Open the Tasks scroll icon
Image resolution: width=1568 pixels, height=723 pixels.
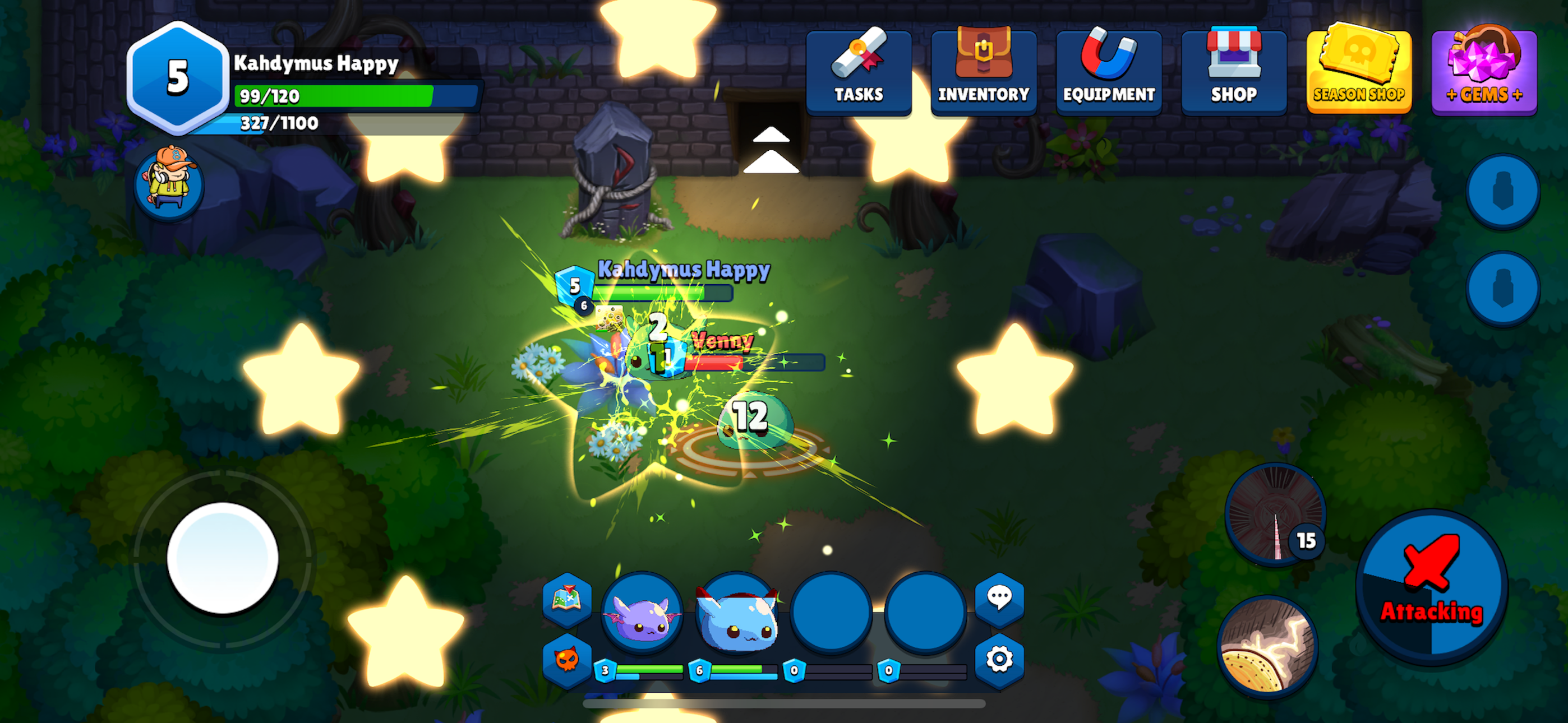pos(859,71)
